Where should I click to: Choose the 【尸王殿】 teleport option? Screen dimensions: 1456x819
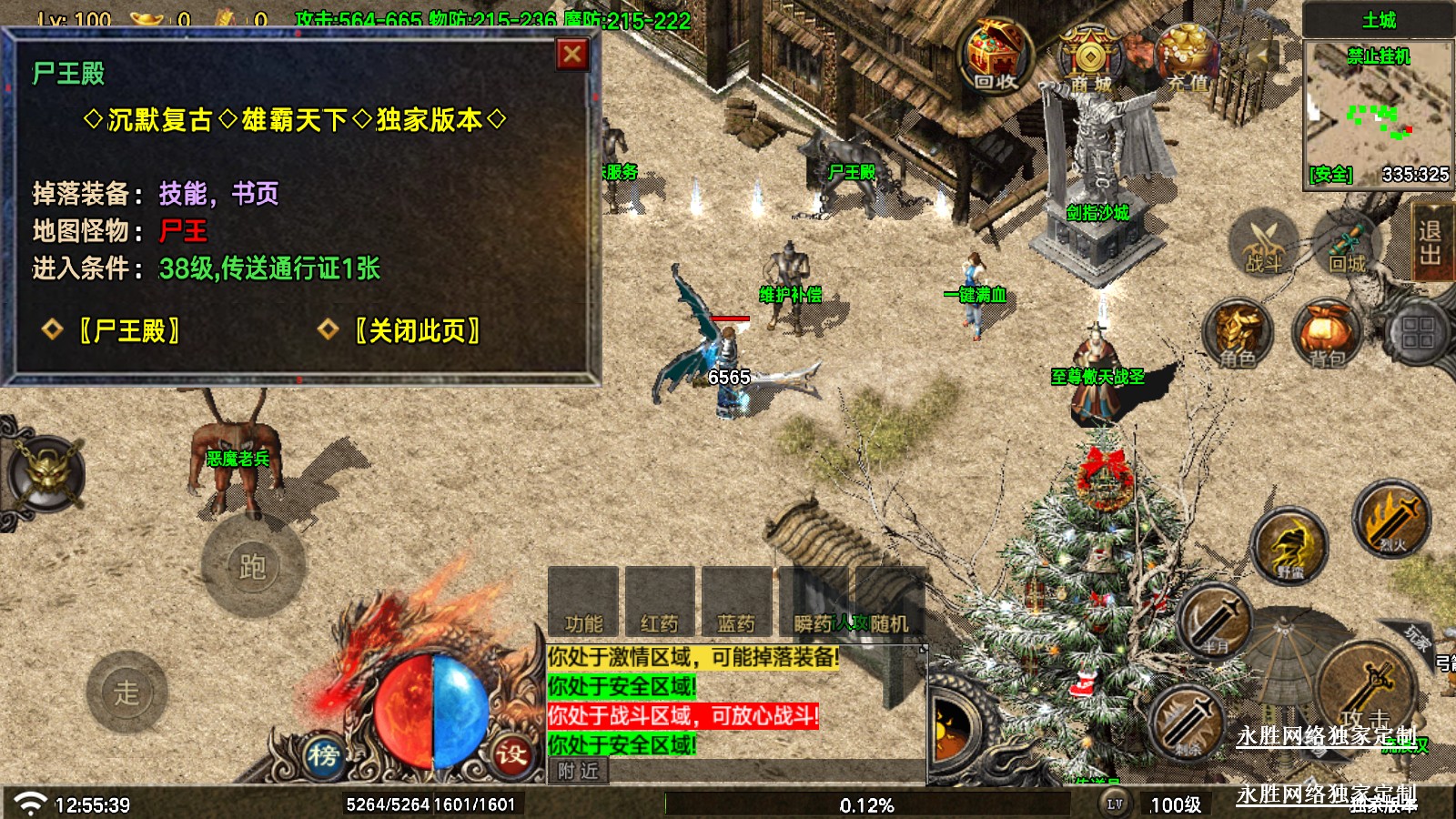click(129, 330)
